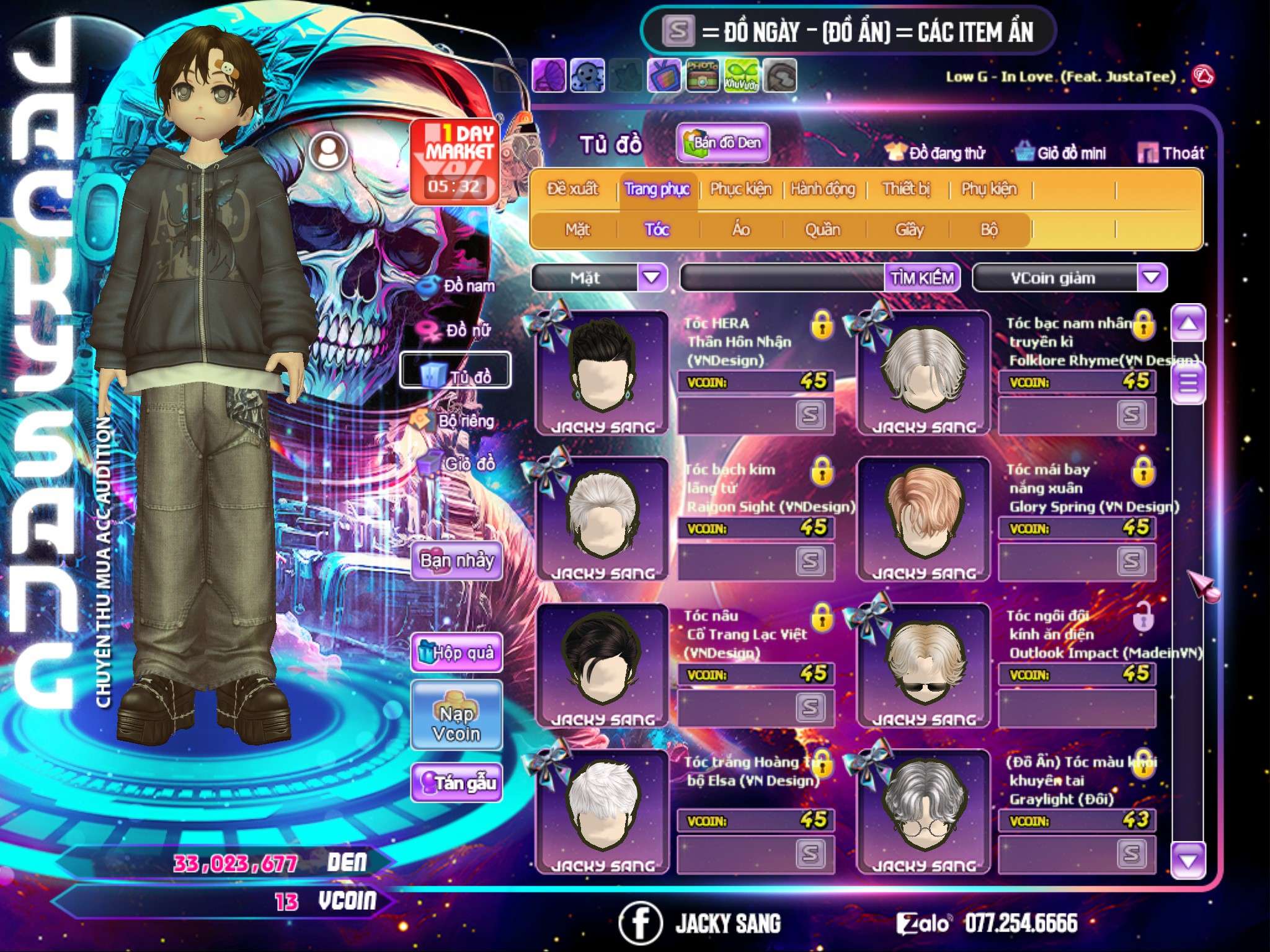Show Đồ đang thử items
1270x952 pixels.
[935, 153]
